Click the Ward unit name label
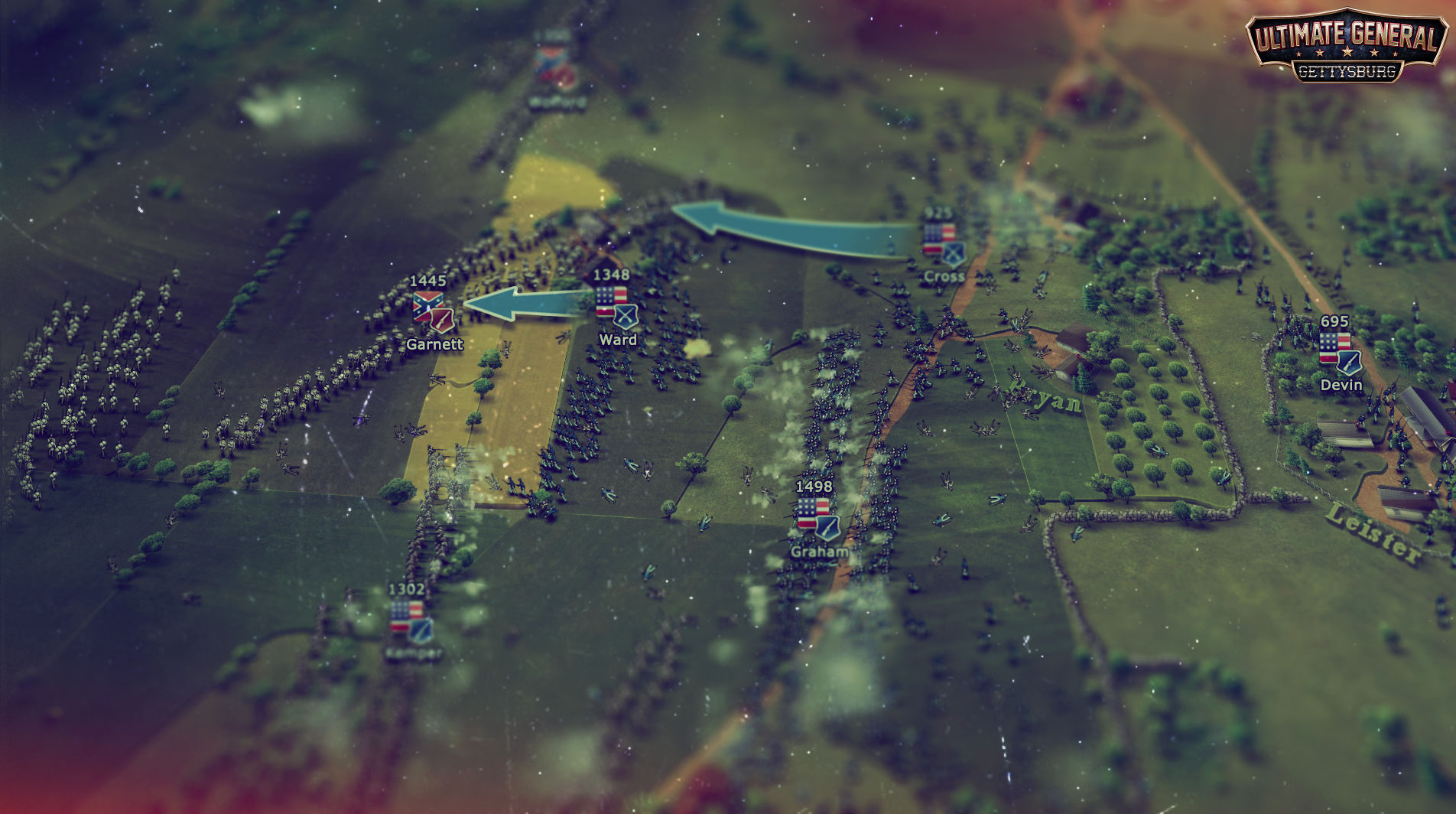This screenshot has width=1456, height=814. click(x=619, y=339)
